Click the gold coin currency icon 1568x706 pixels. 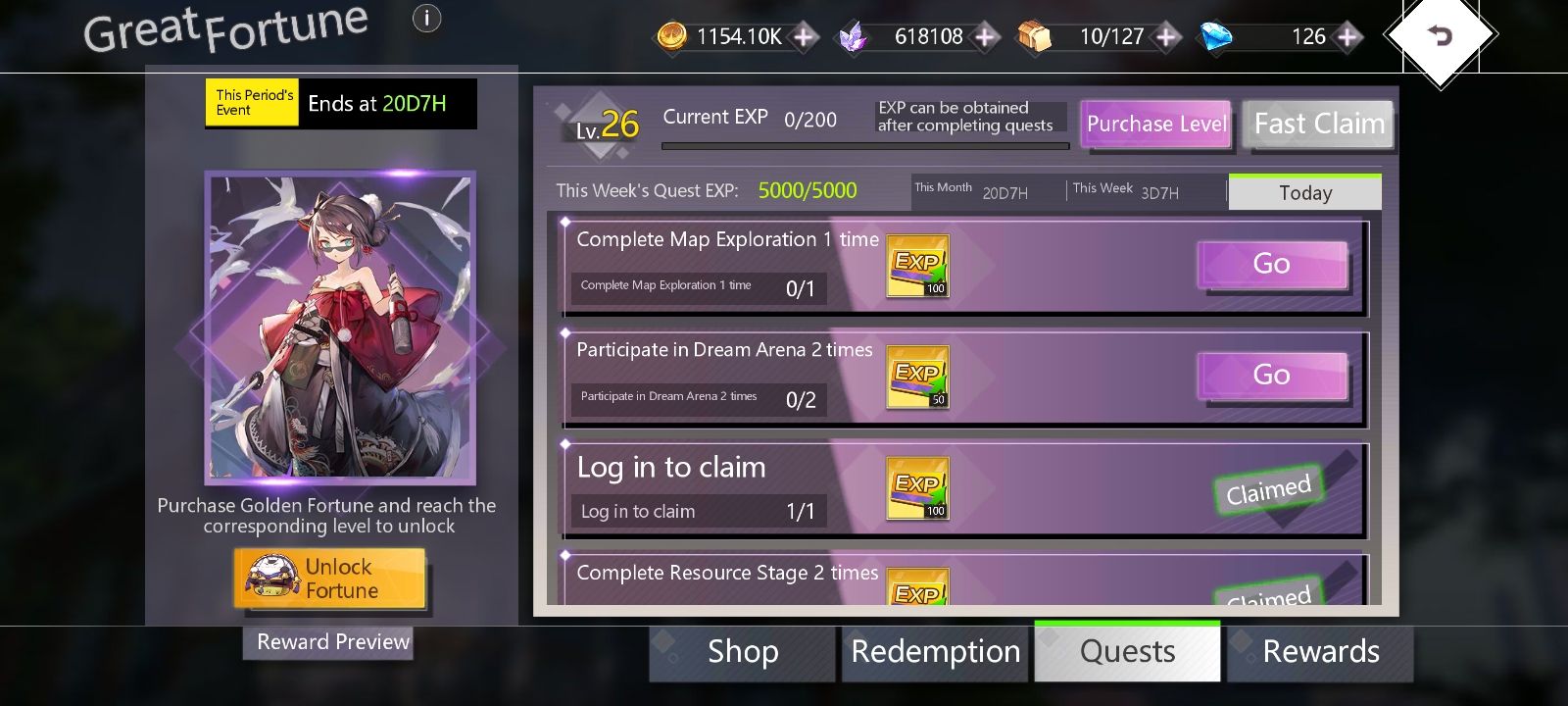tap(672, 36)
